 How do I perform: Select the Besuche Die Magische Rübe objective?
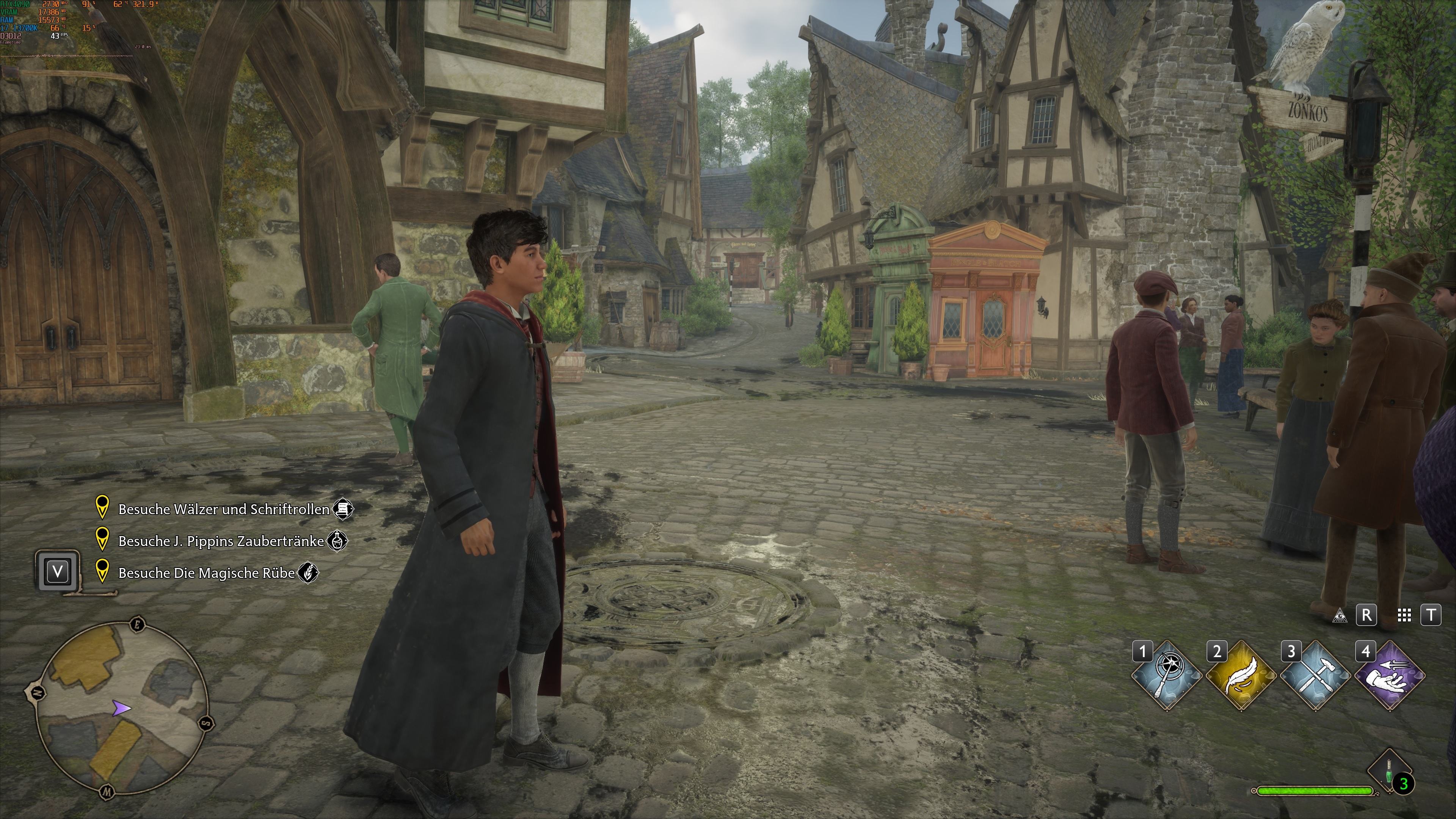(206, 573)
